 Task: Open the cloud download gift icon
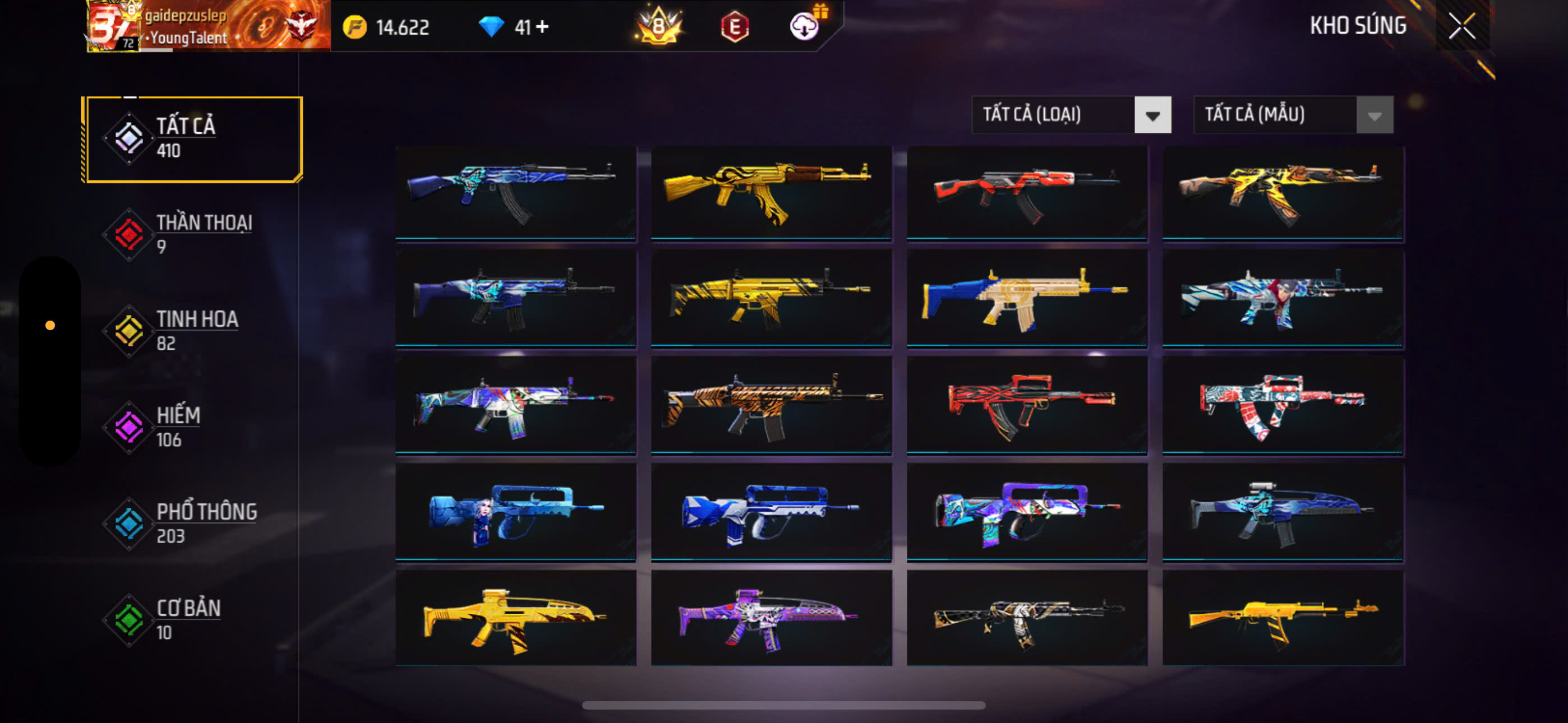(x=805, y=26)
